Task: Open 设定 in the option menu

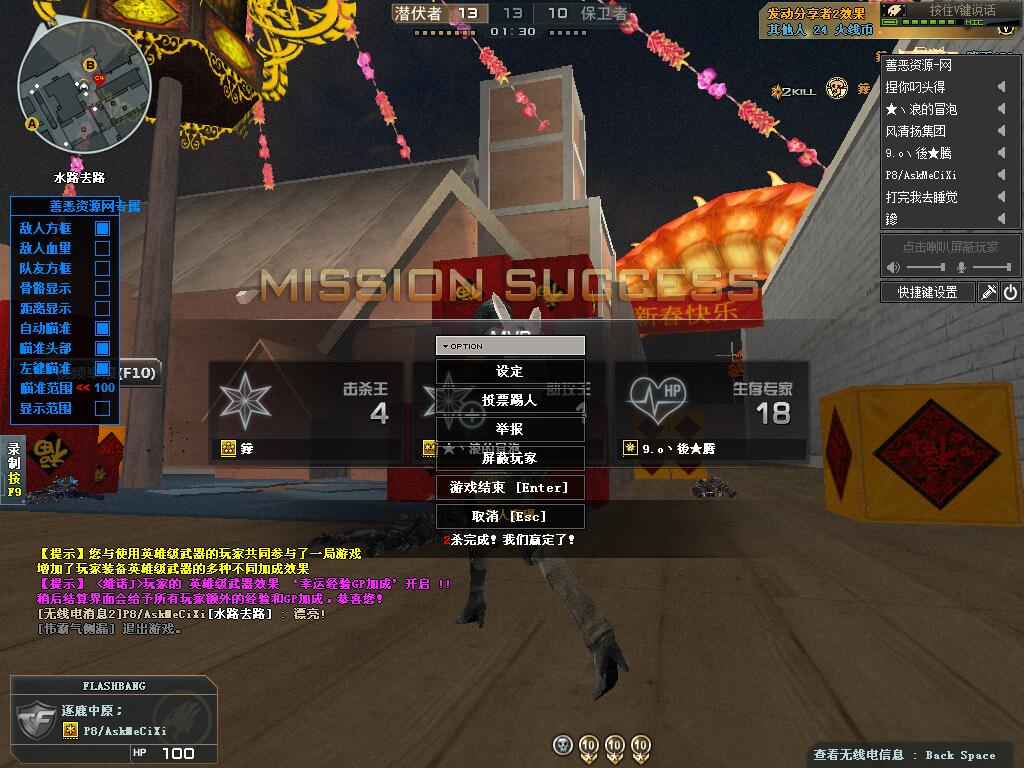Action: [510, 371]
